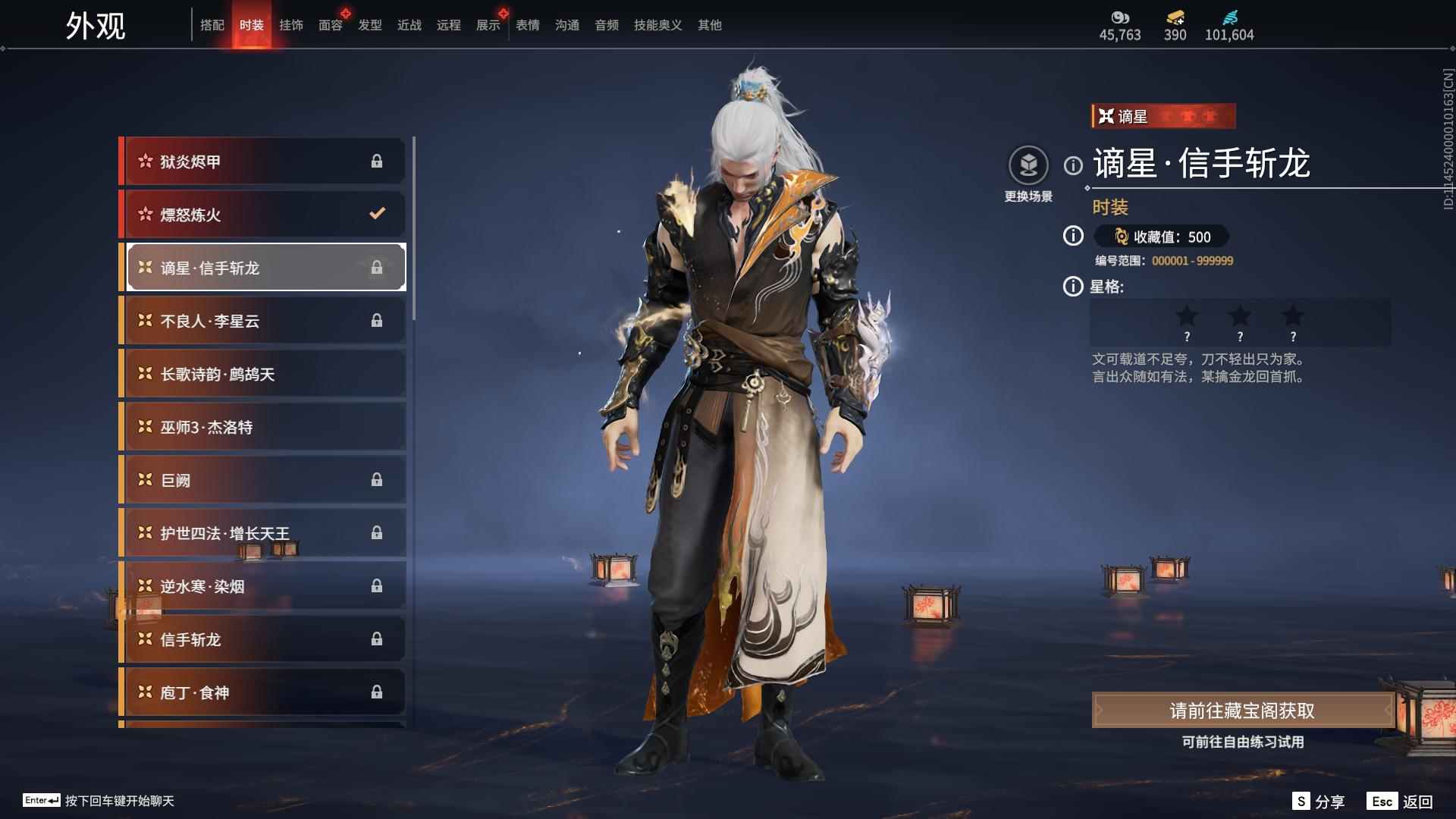Pick the 护世四法·增长天王 outfit

(262, 533)
